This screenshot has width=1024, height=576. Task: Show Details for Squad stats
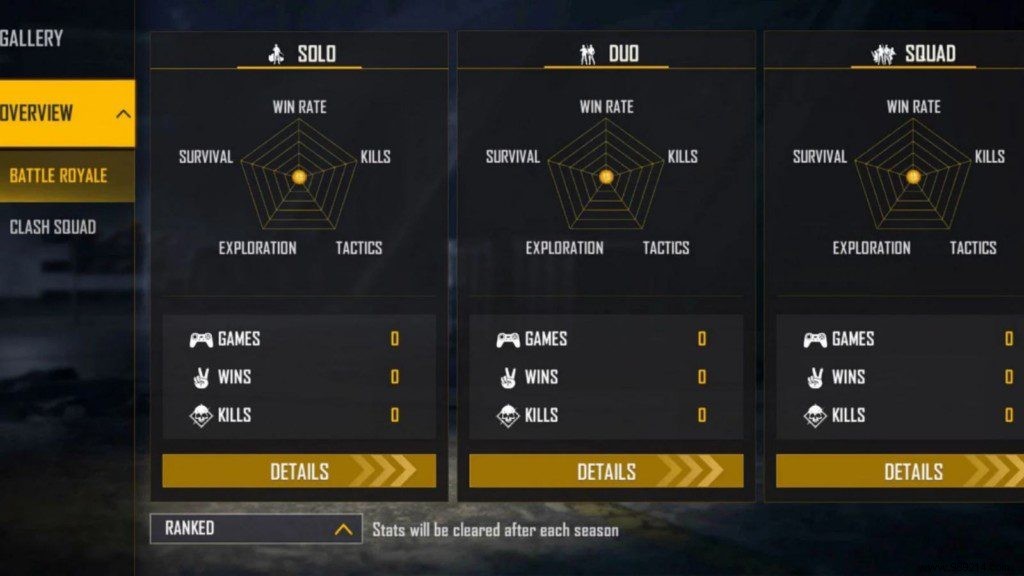click(x=900, y=471)
